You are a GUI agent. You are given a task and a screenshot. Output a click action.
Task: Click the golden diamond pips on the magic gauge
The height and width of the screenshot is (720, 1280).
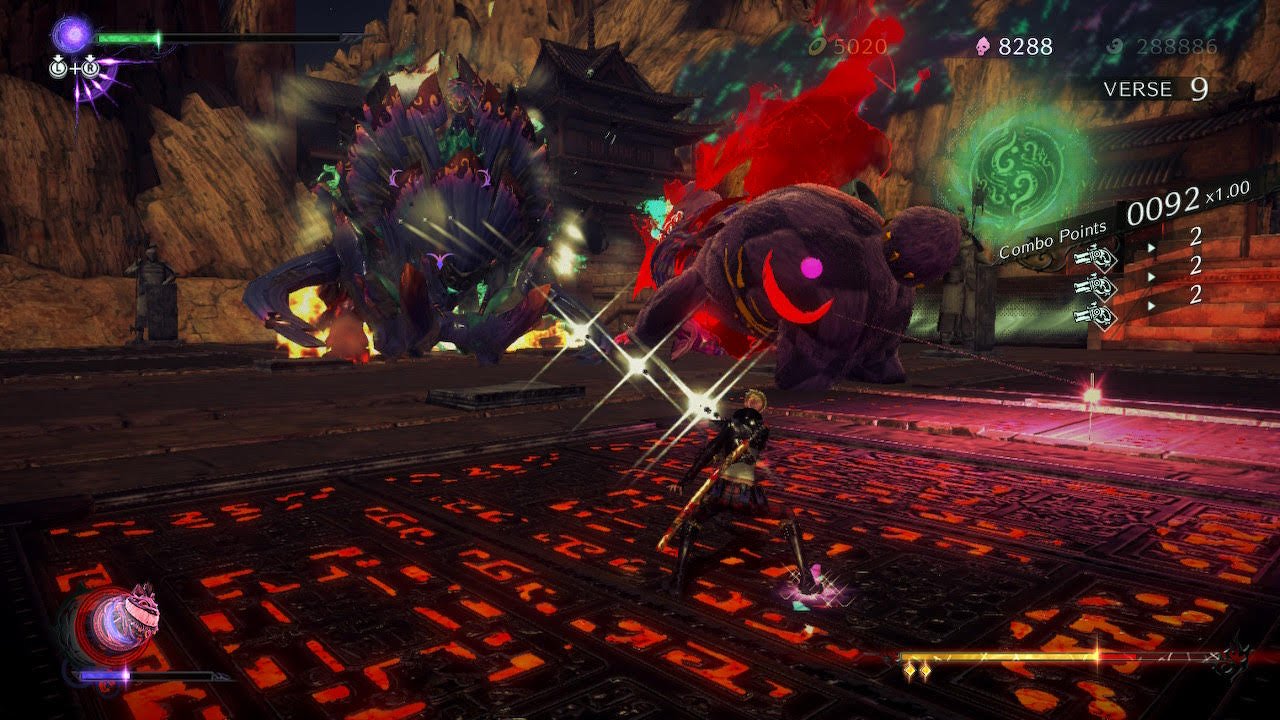(x=917, y=668)
